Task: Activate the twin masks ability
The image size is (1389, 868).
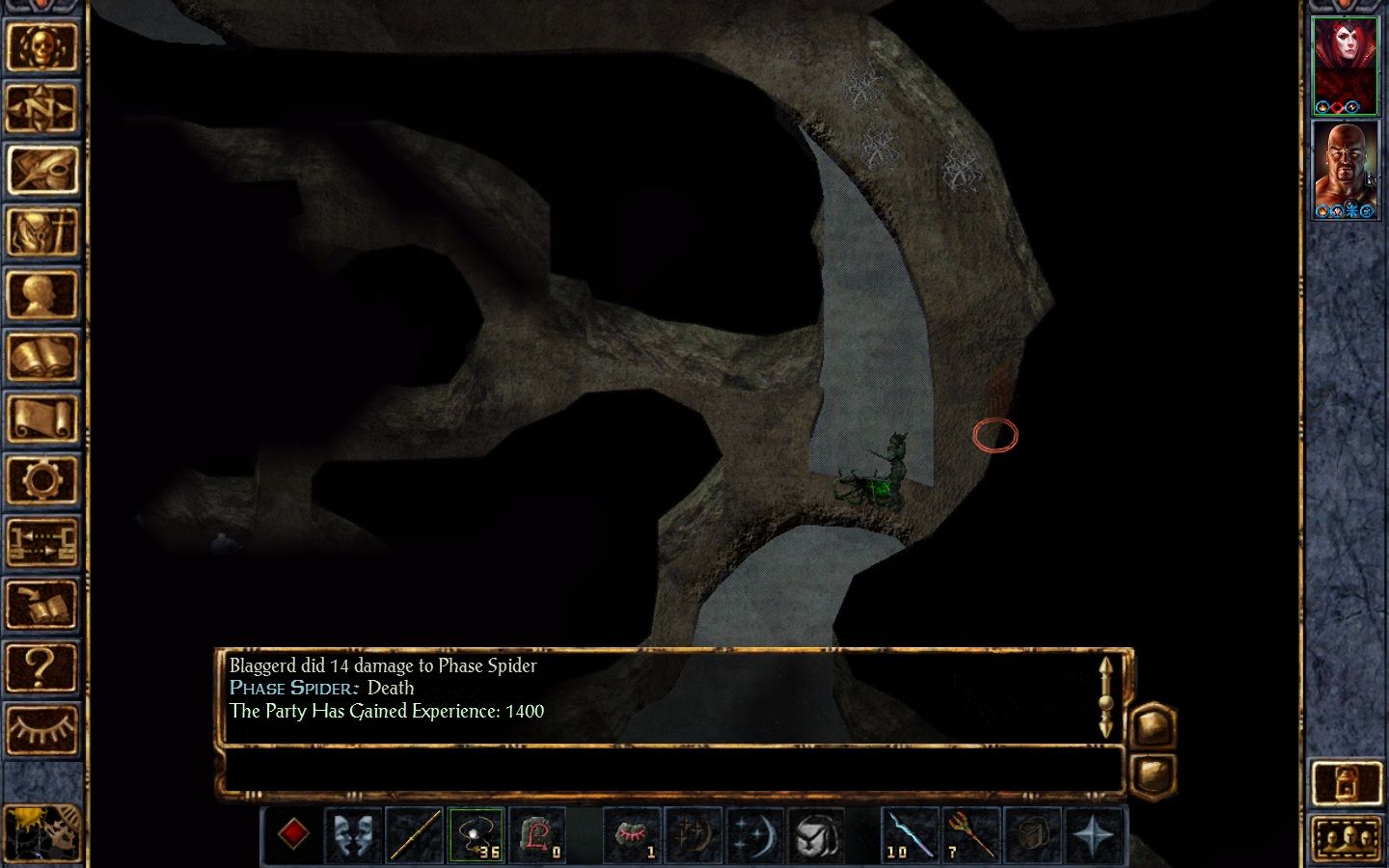Action: point(354,834)
